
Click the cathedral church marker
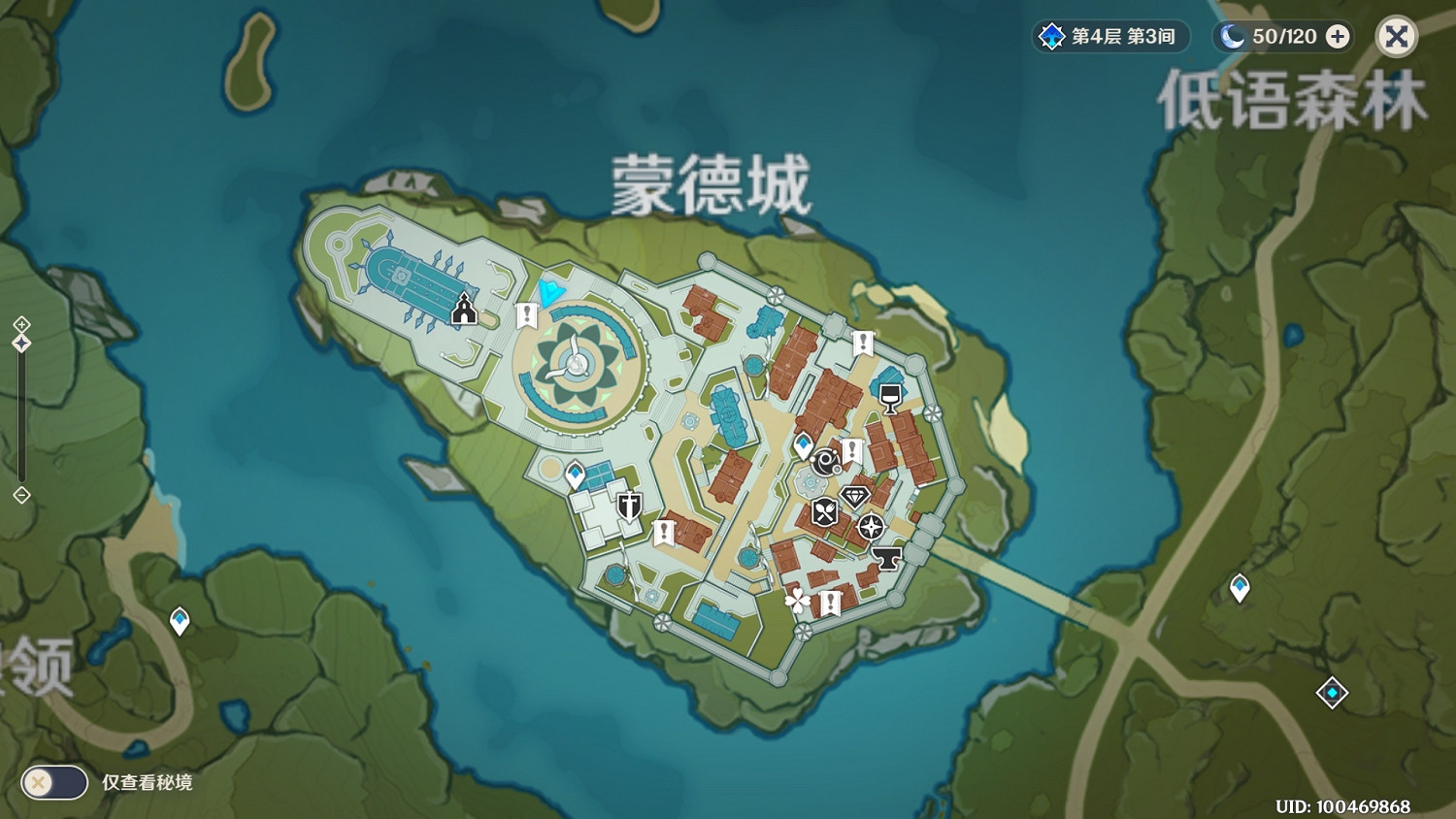(x=464, y=311)
